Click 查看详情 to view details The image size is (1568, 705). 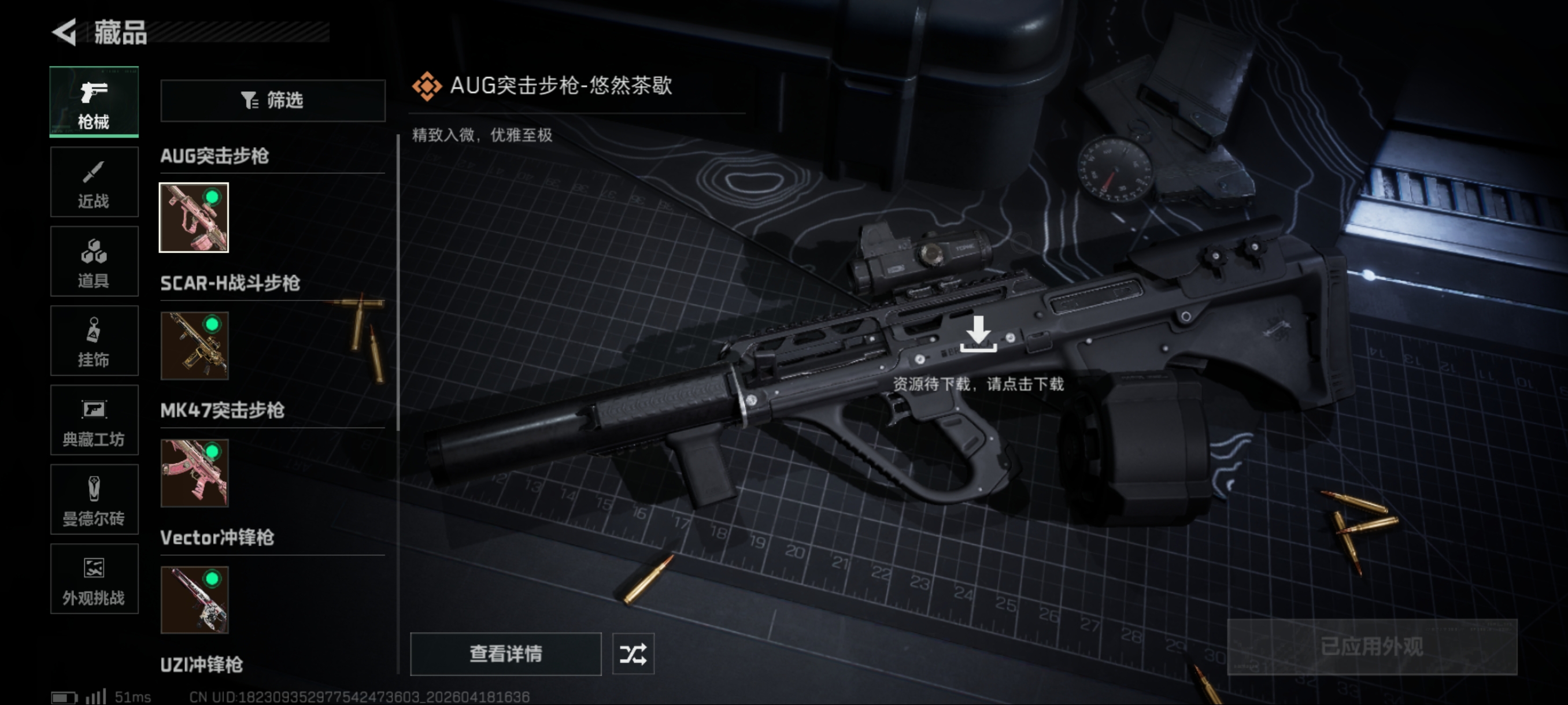click(505, 654)
